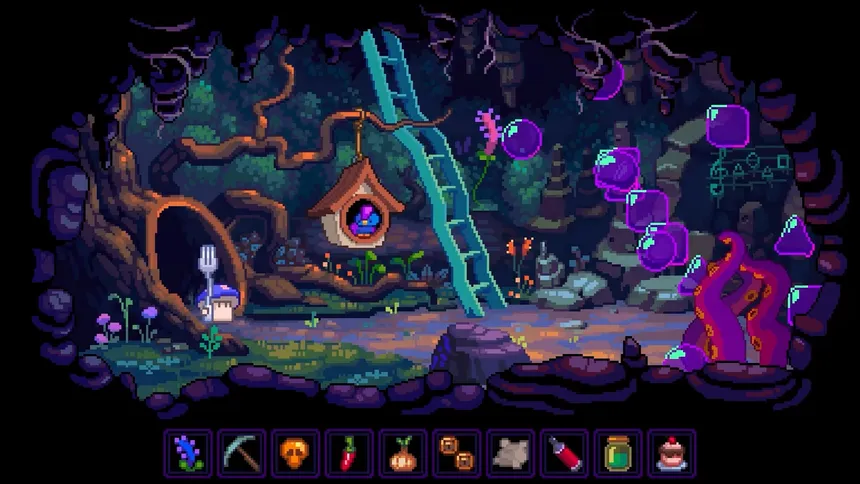Pick the green jar from inventory
This screenshot has width=860, height=484.
pos(618,454)
